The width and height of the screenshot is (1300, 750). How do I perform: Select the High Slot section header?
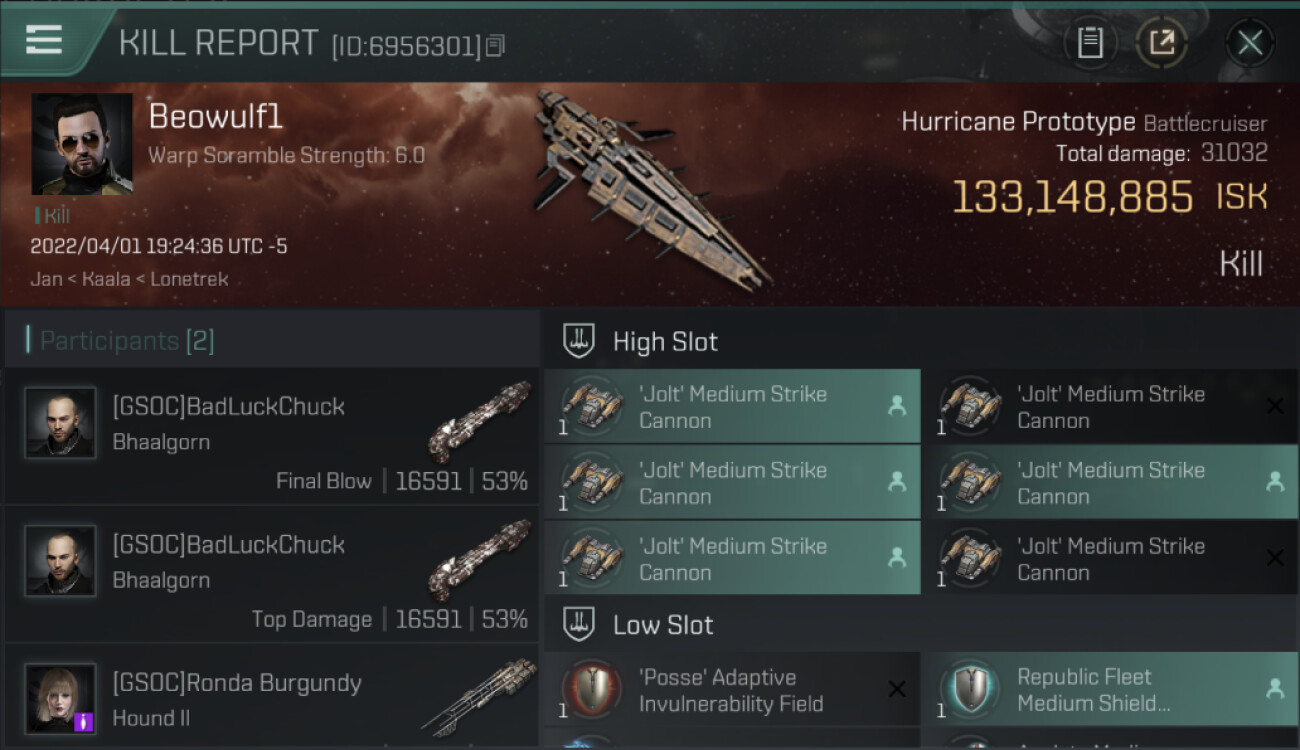click(x=665, y=341)
